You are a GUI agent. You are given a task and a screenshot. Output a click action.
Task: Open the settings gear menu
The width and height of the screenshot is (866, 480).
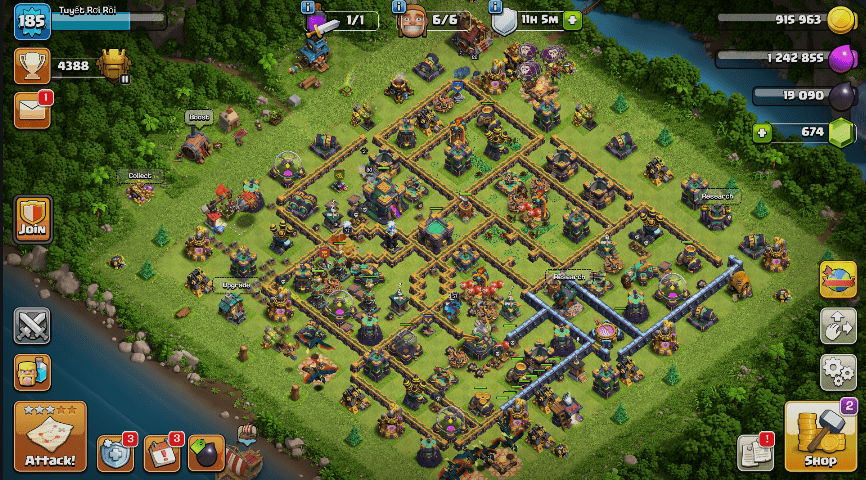pos(837,372)
